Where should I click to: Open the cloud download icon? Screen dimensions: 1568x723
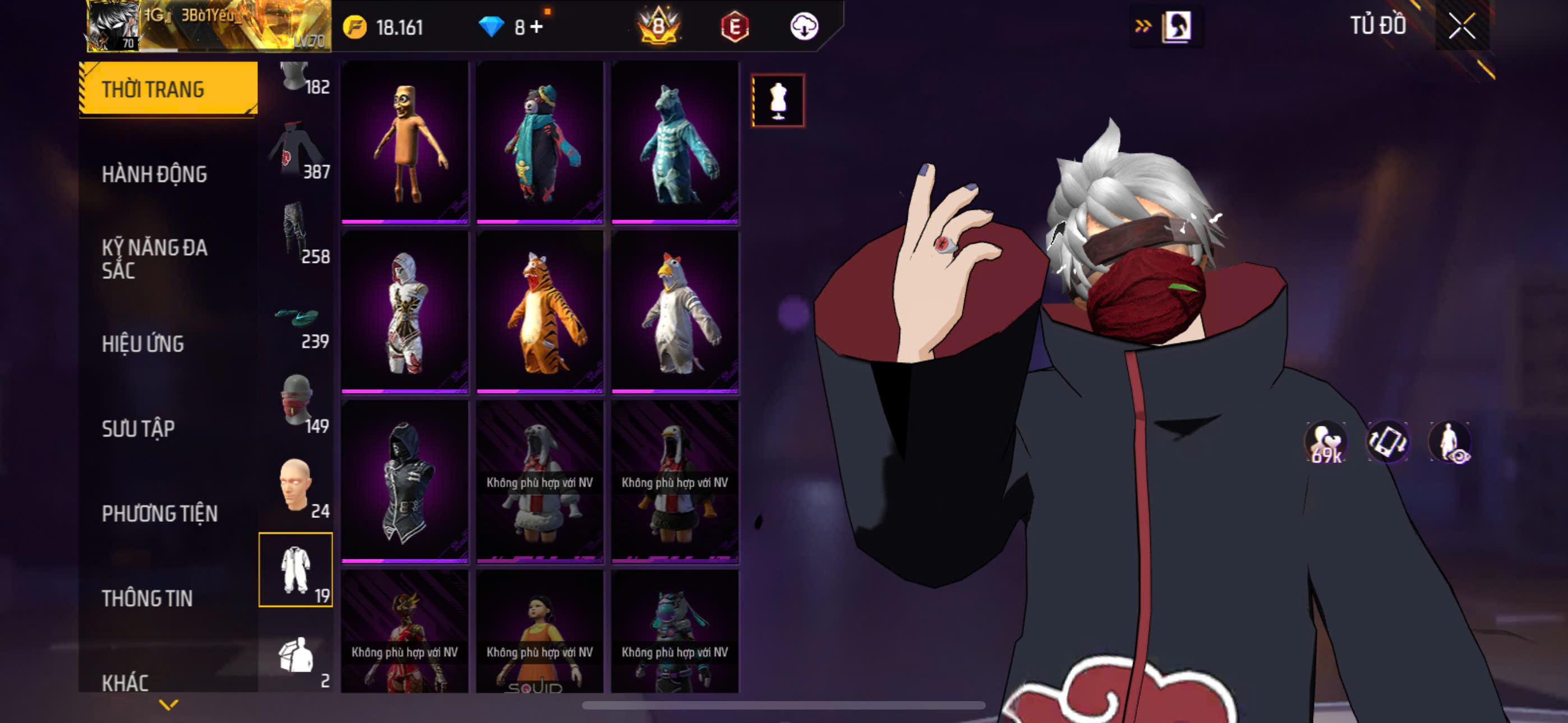point(804,26)
